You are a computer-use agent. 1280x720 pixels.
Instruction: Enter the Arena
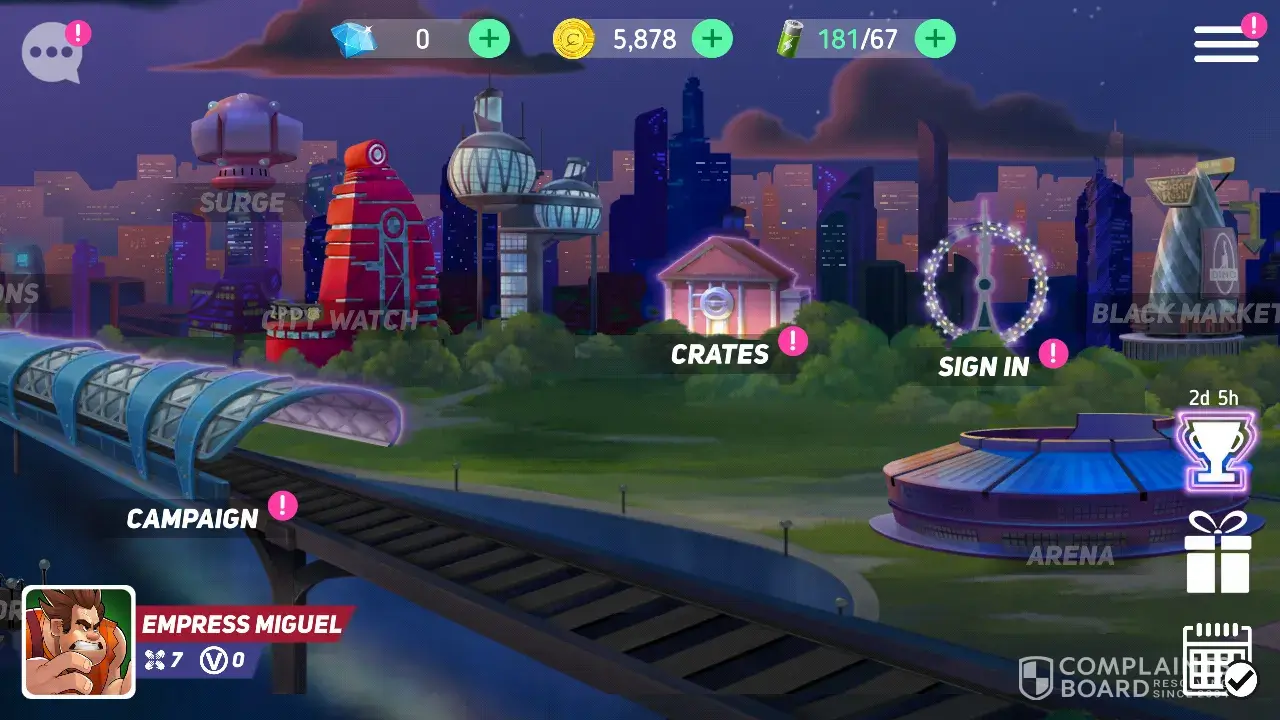tap(1065, 490)
